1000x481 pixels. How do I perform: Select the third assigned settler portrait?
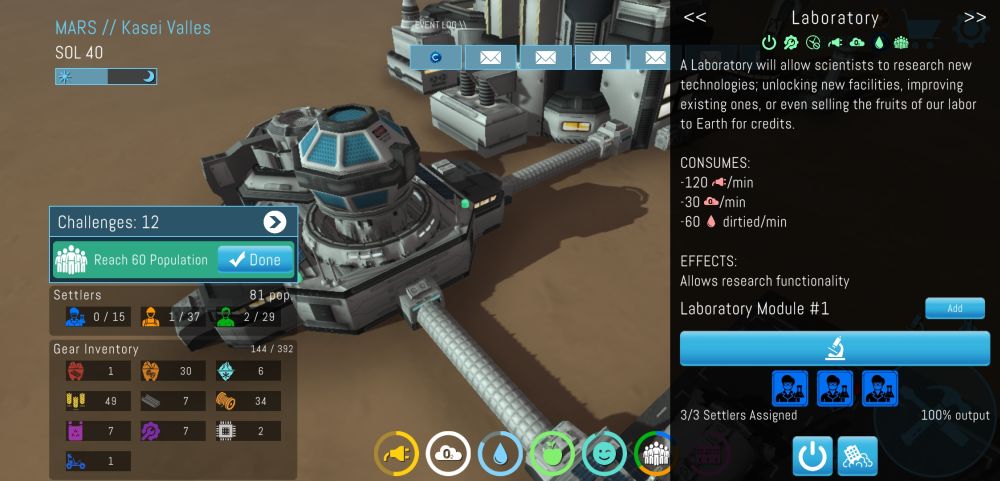(879, 388)
